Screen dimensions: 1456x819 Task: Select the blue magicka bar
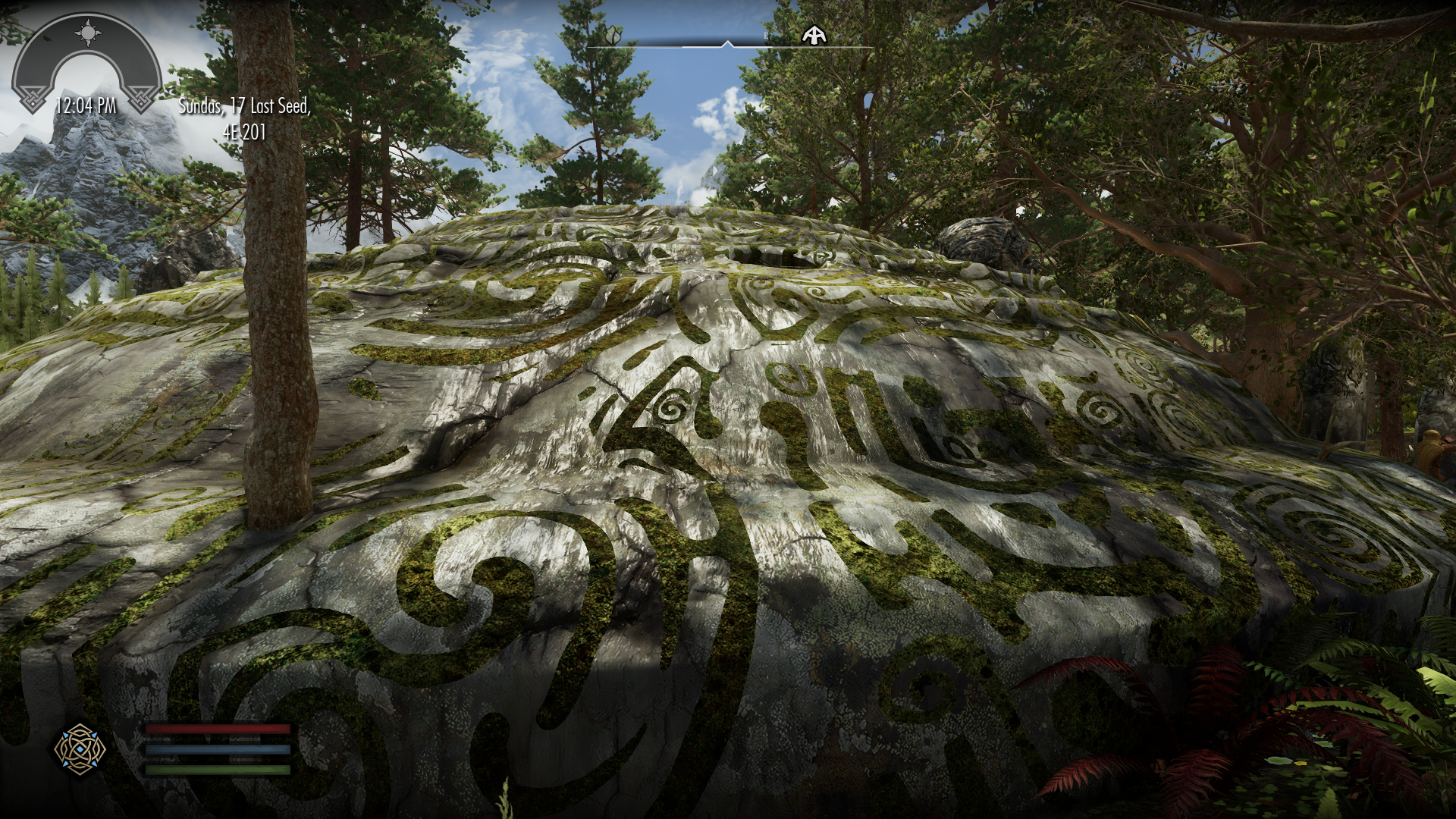[x=218, y=751]
